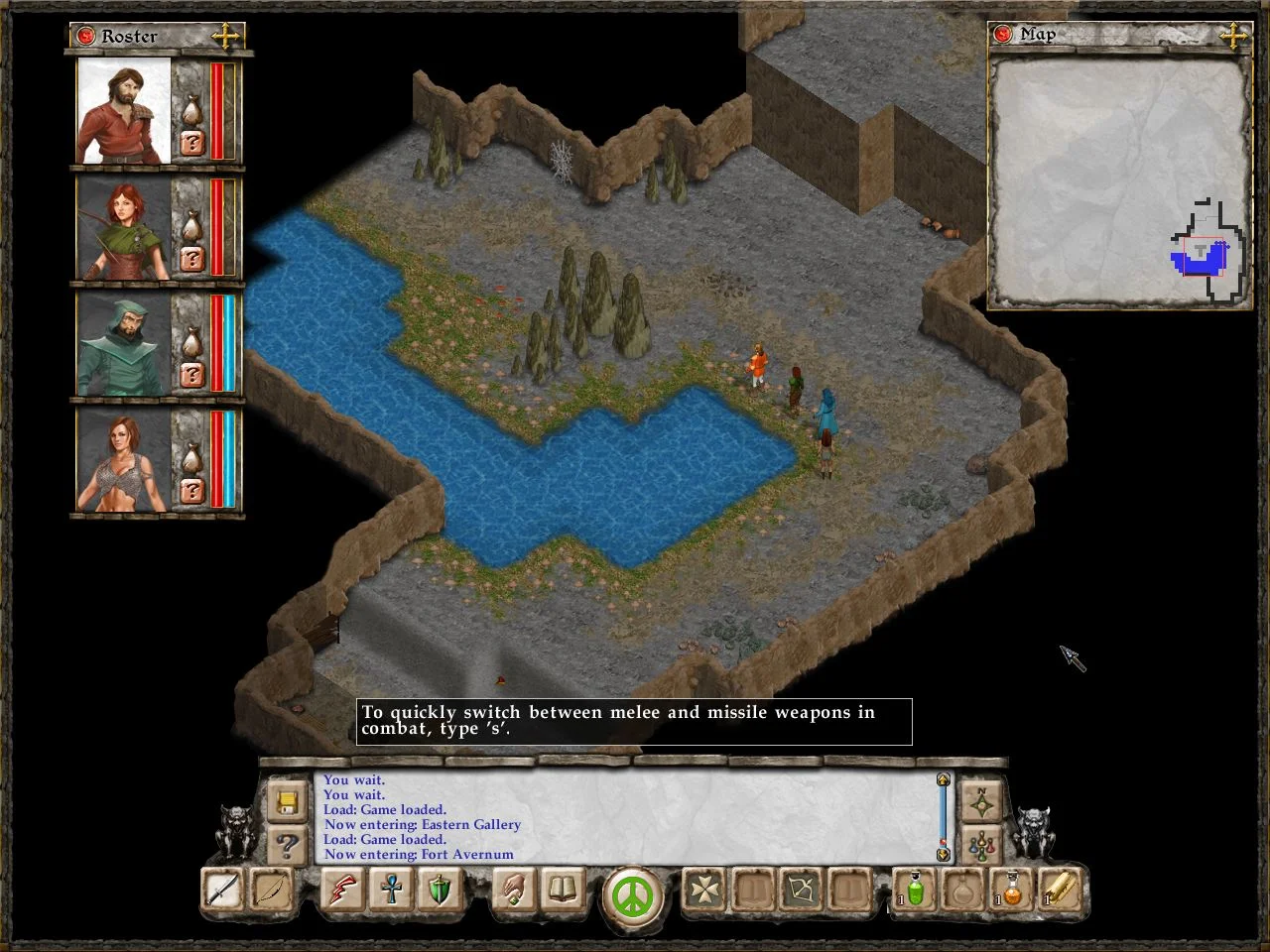1270x952 pixels.
Task: Use the hand pick-up icon
Action: [514, 891]
